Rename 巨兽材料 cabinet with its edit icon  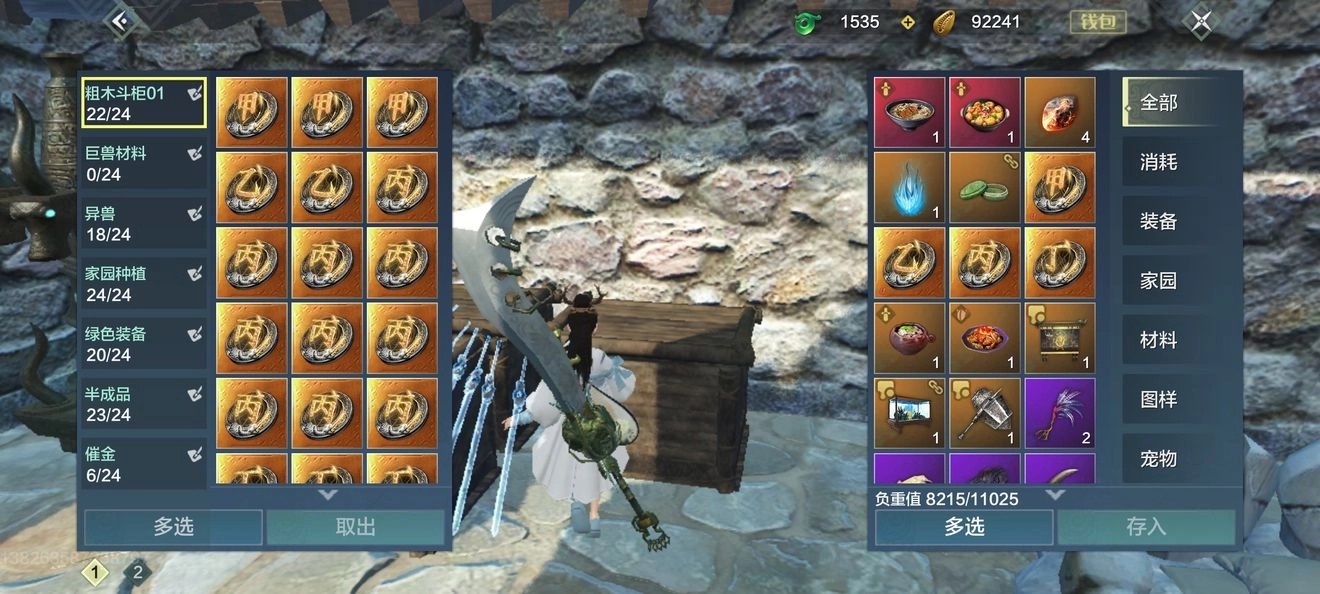[195, 154]
